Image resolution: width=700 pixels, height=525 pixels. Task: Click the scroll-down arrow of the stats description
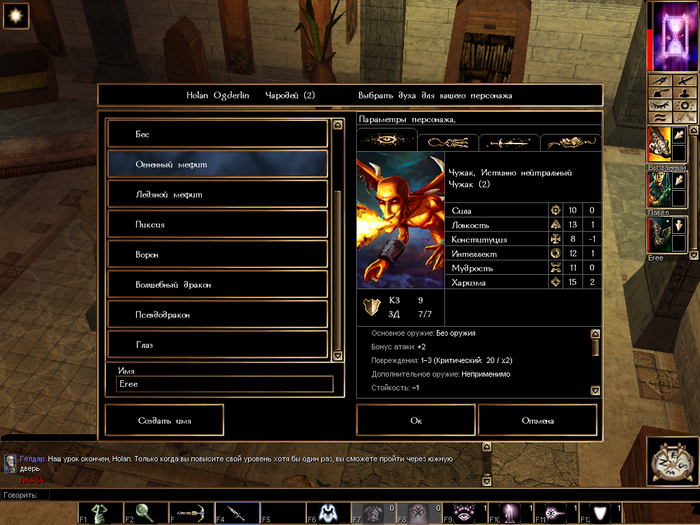pos(595,391)
